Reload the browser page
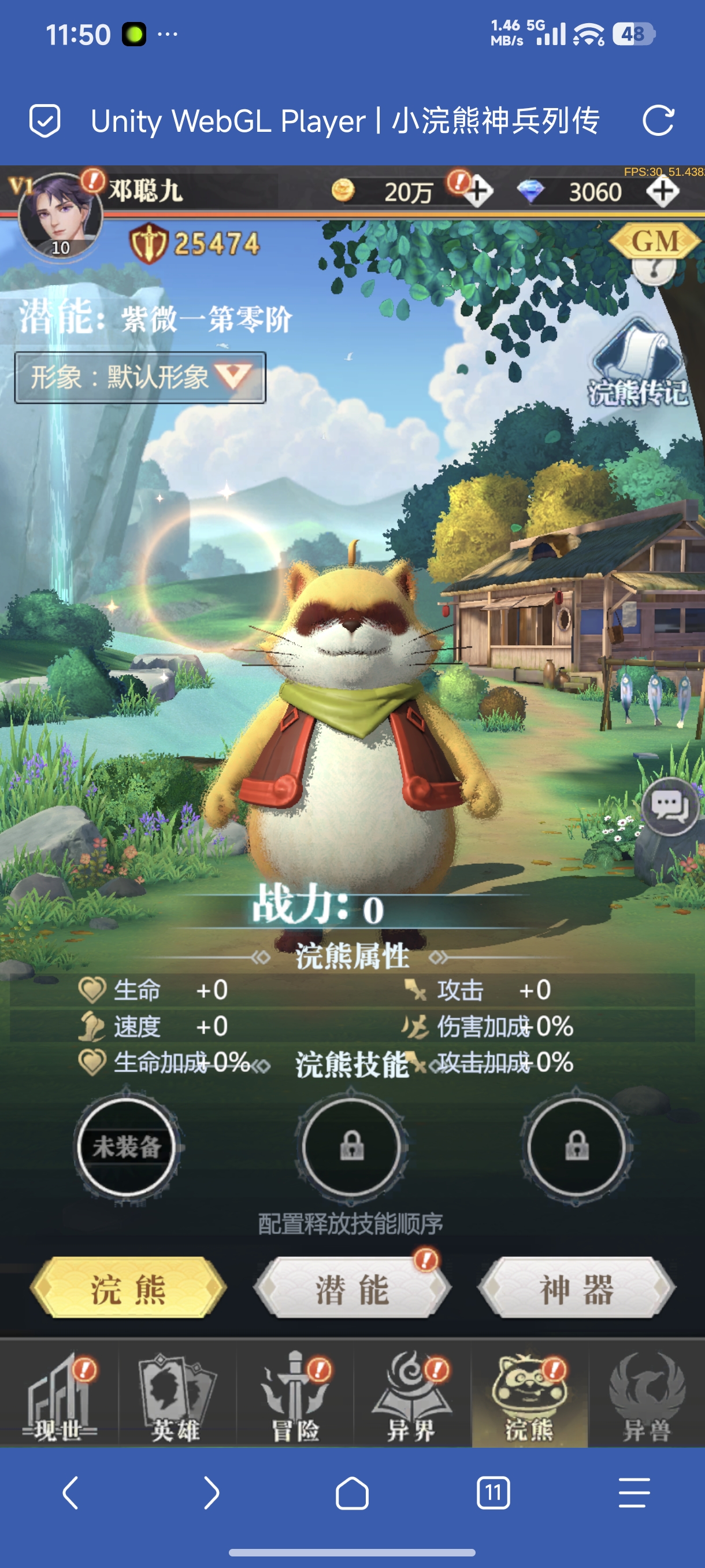The height and width of the screenshot is (1568, 705). pos(658,120)
